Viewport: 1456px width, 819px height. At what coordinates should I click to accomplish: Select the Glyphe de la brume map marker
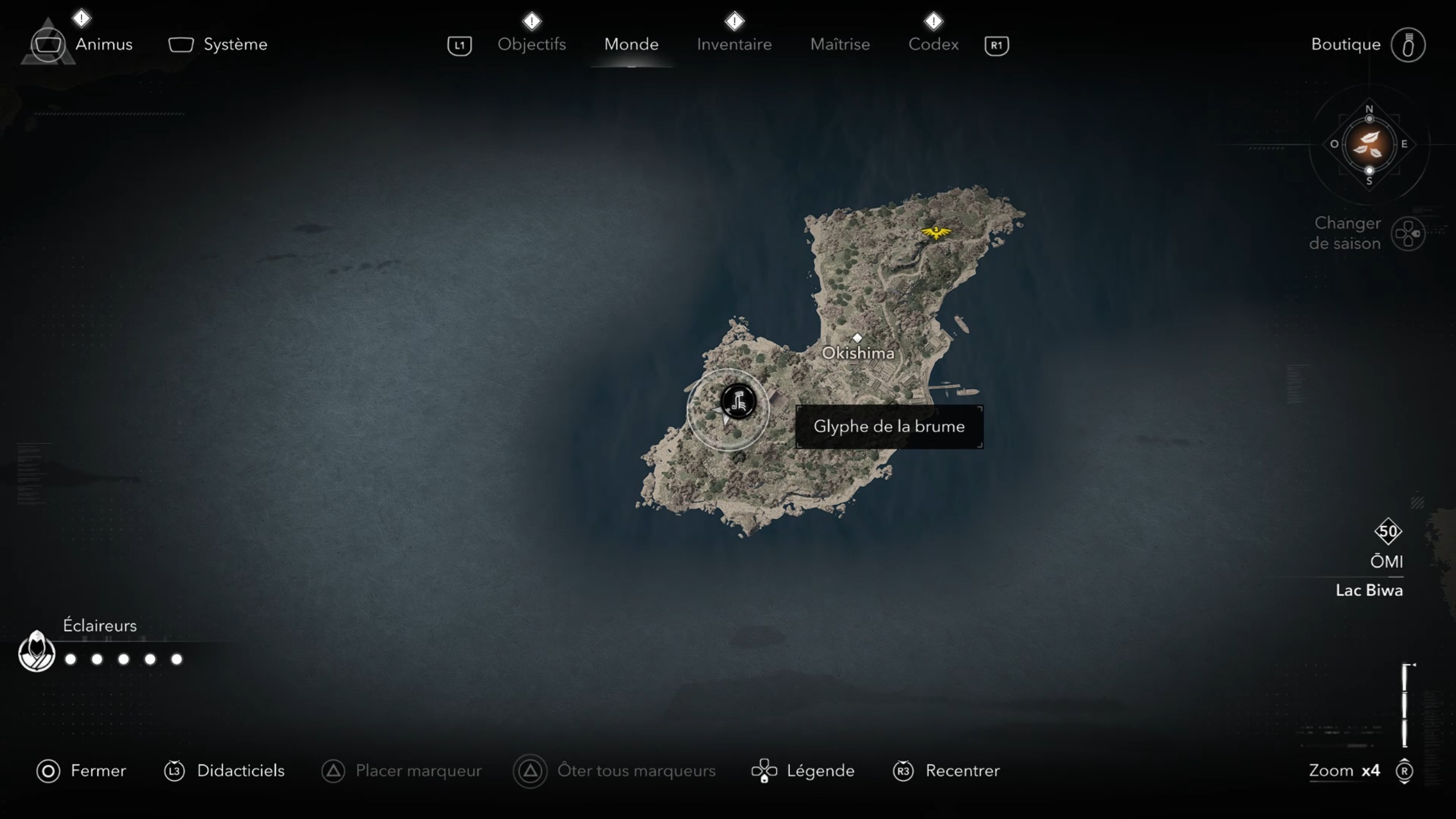pyautogui.click(x=738, y=402)
